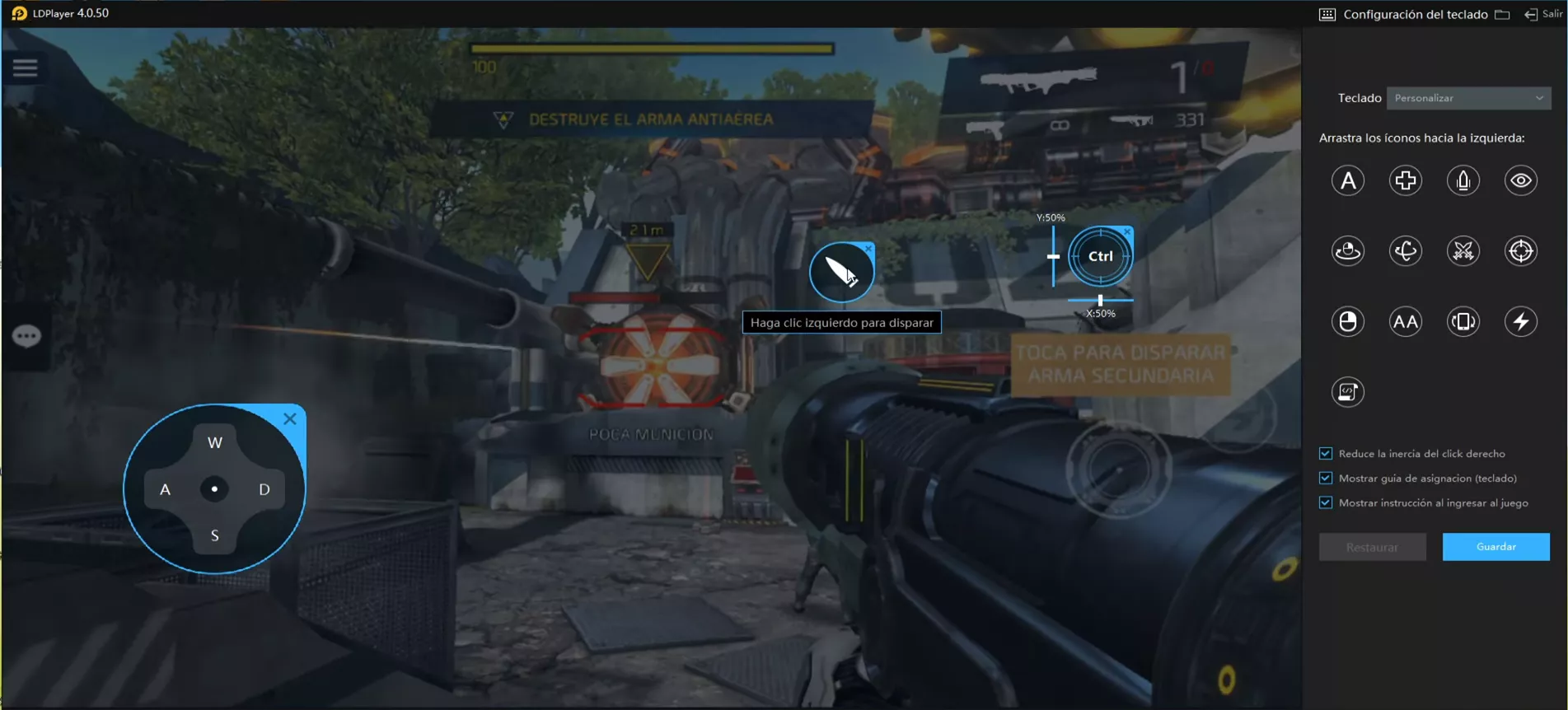Select the W key on the movement pad
Viewport: 1568px width, 710px height.
[215, 443]
